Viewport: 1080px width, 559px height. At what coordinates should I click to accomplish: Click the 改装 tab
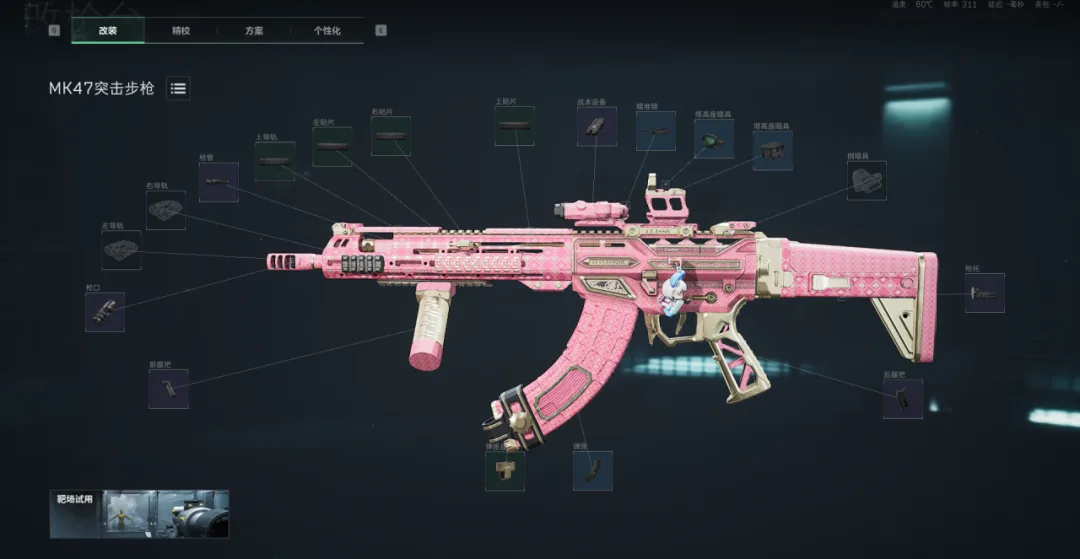108,31
